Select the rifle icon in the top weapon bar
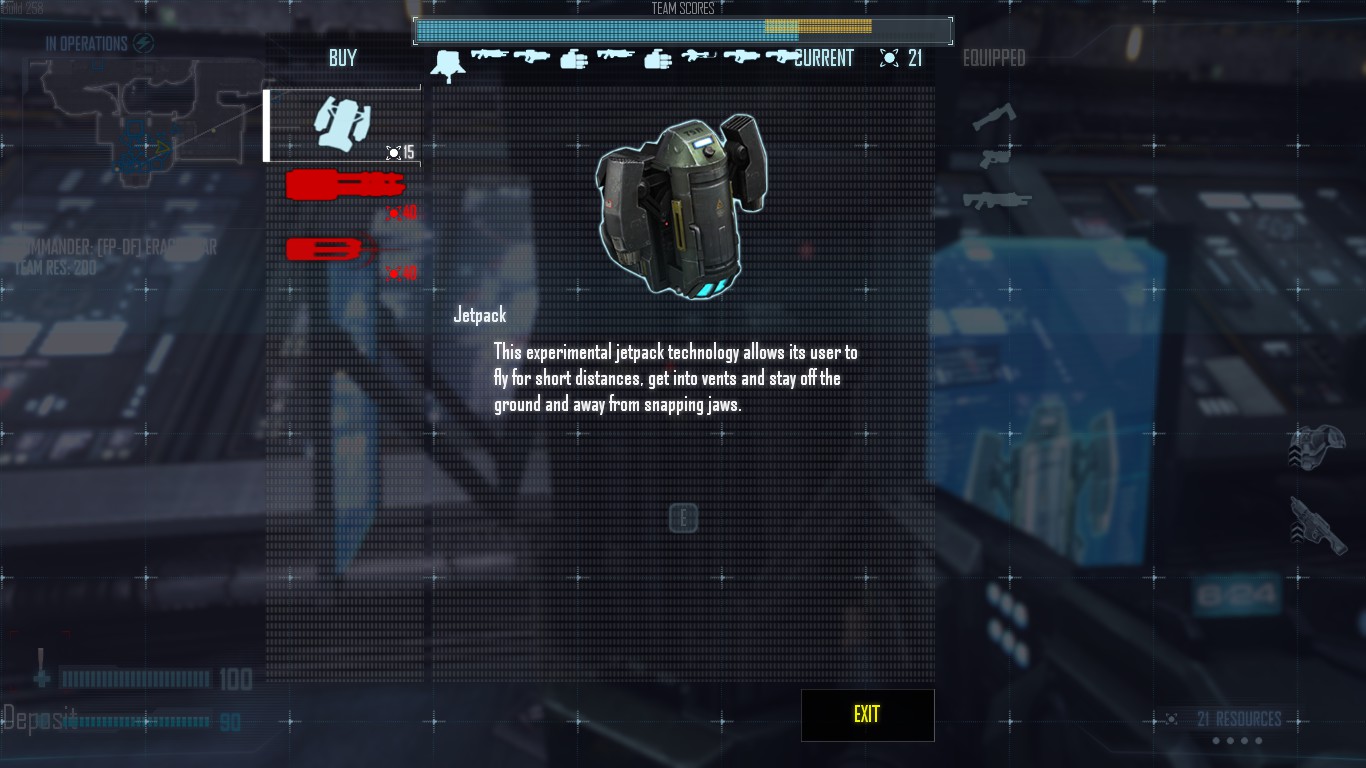The height and width of the screenshot is (768, 1366). point(490,56)
